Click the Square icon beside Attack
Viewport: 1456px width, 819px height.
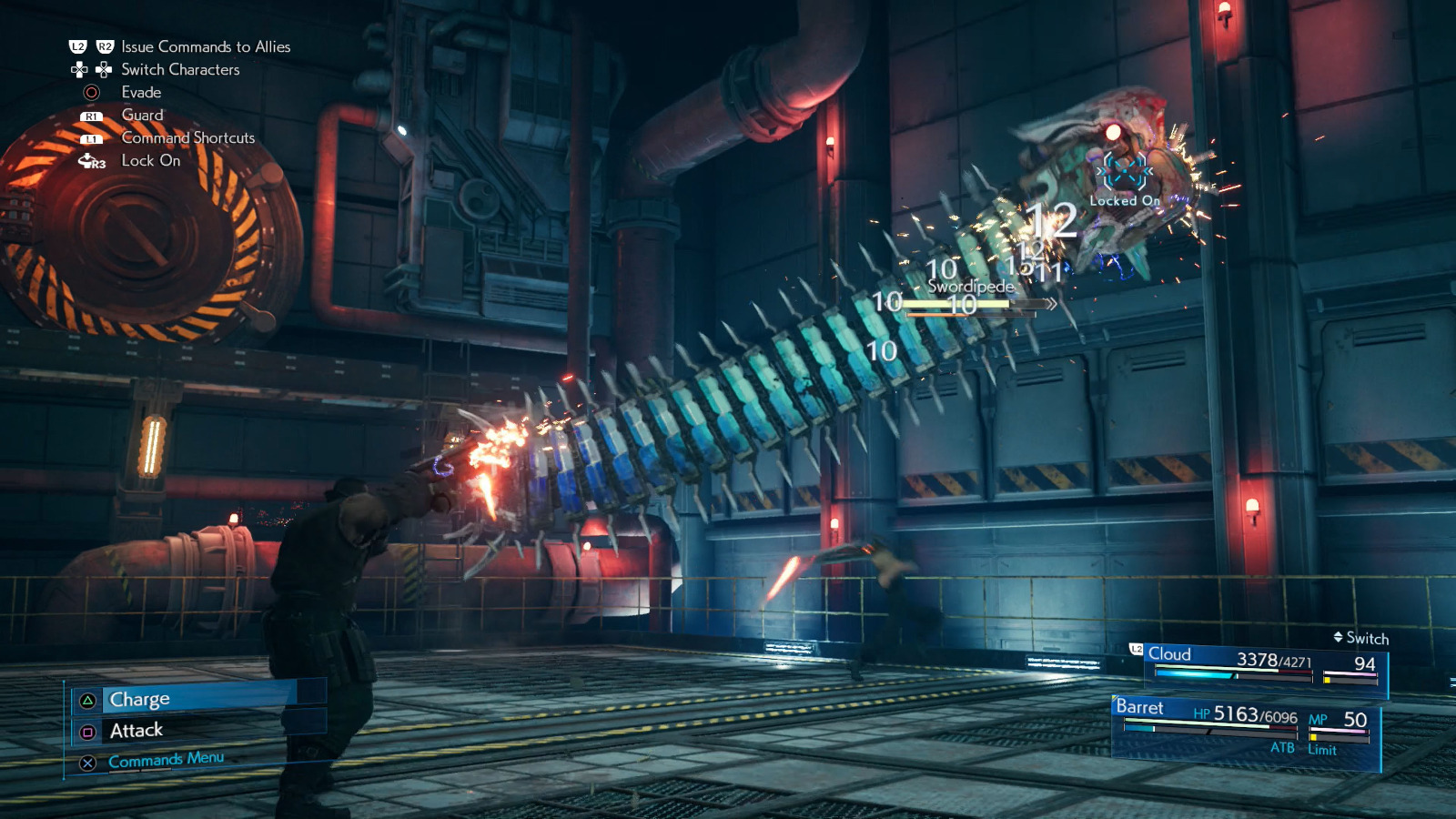86,730
